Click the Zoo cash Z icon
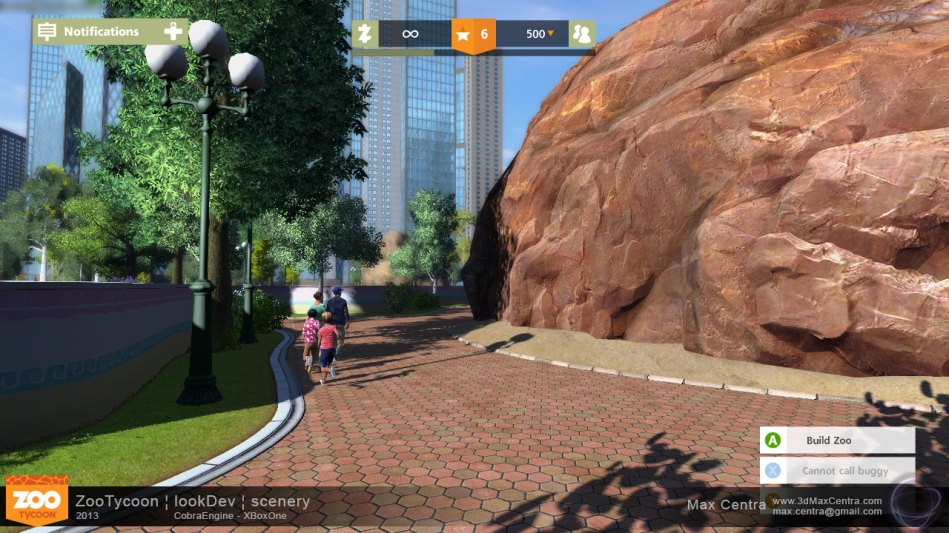The image size is (949, 533). (365, 34)
